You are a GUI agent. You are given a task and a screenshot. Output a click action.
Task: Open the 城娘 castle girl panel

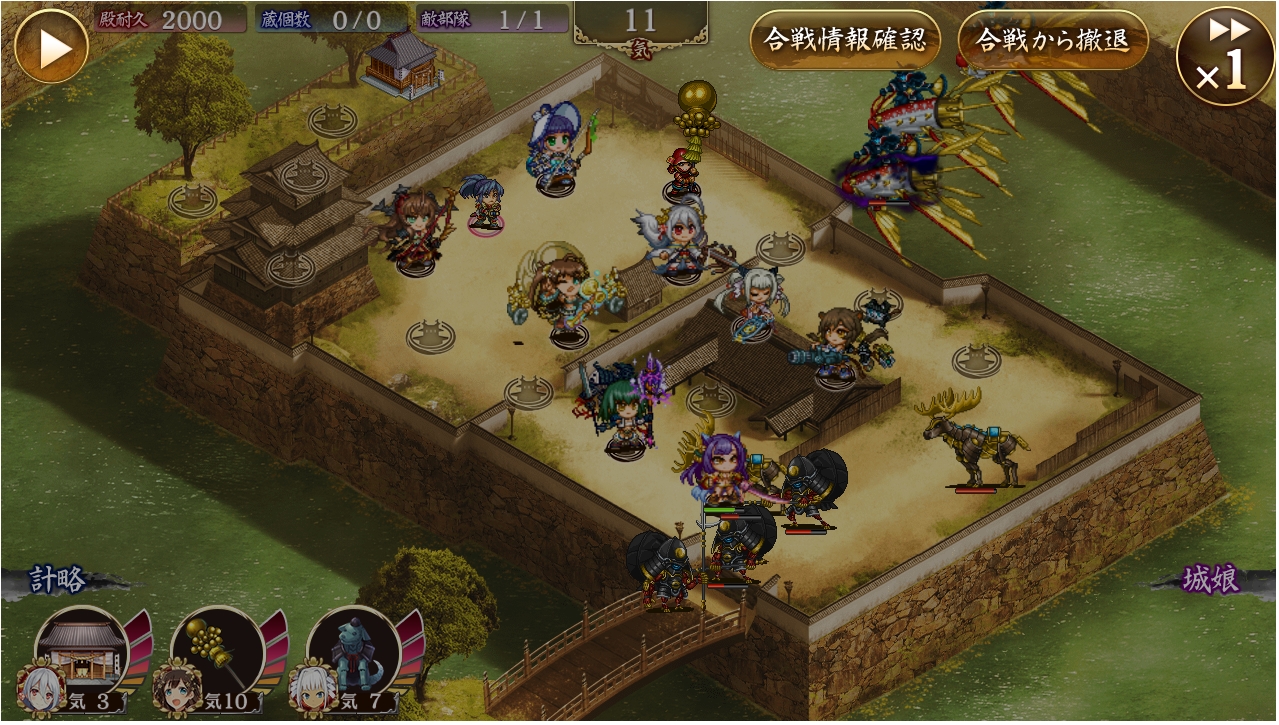click(1211, 580)
